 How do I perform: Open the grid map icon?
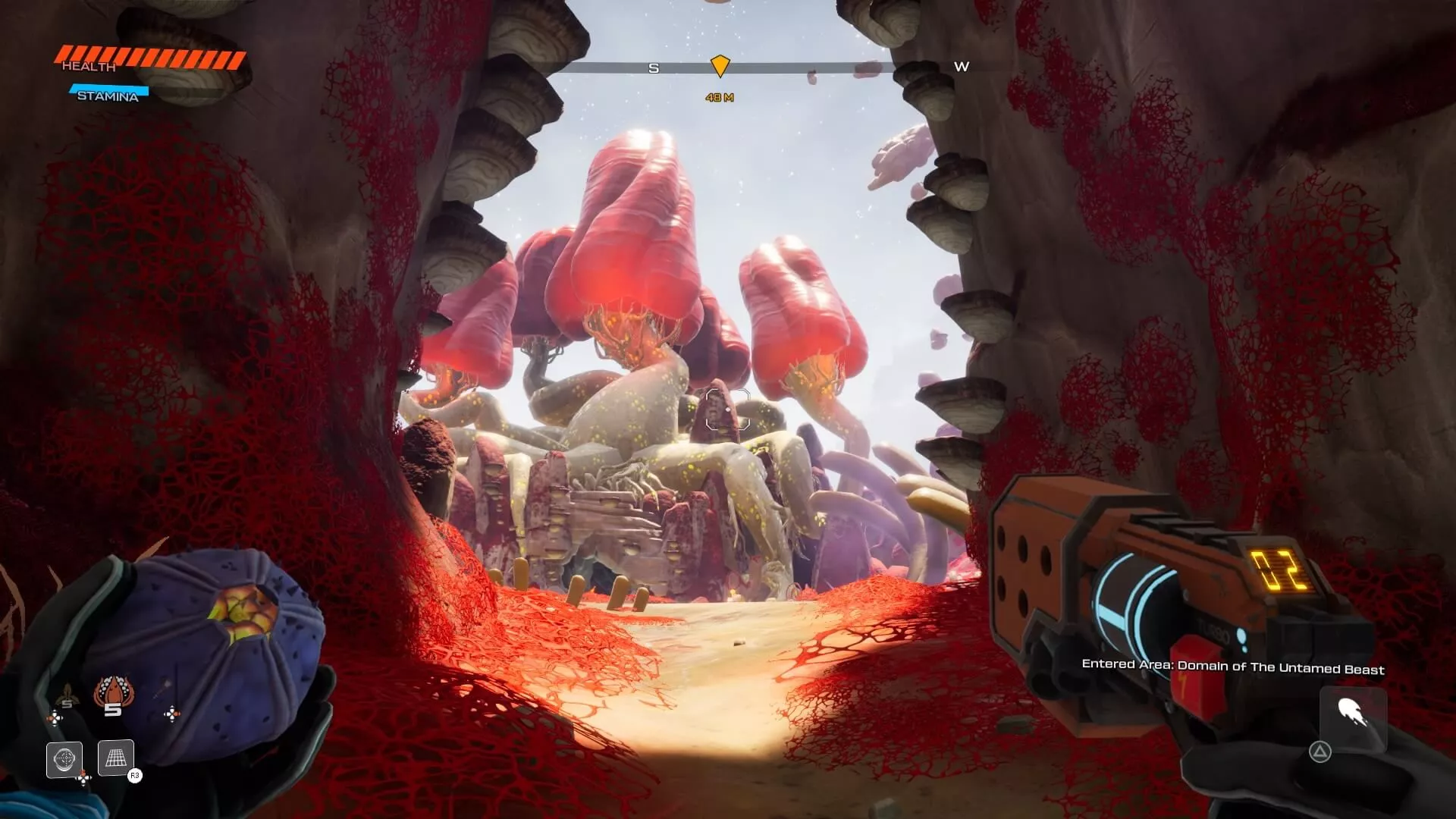click(x=116, y=758)
